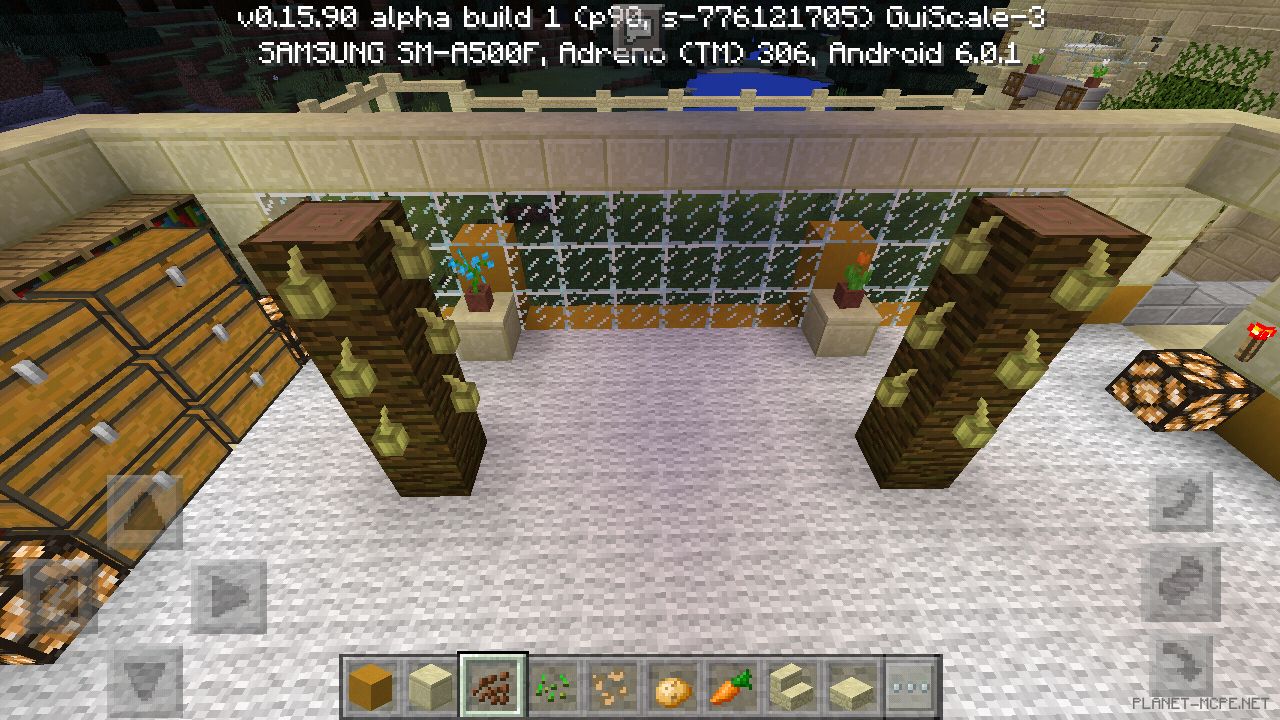Select the pumpkin seeds hotbar slot
1280x720 pixels.
(611, 688)
